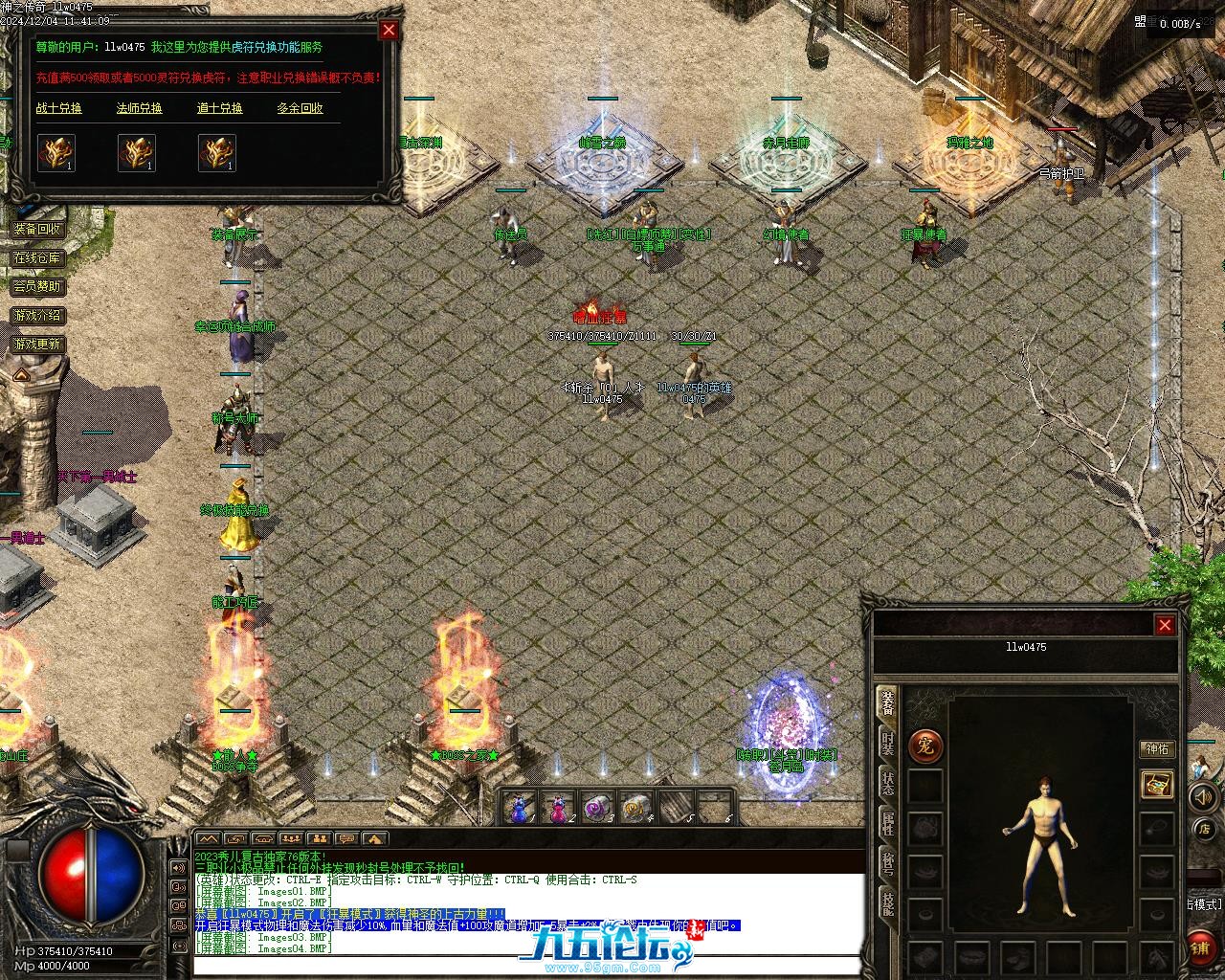Close the llw0475 character equipment window
The height and width of the screenshot is (980, 1225).
(x=1165, y=625)
